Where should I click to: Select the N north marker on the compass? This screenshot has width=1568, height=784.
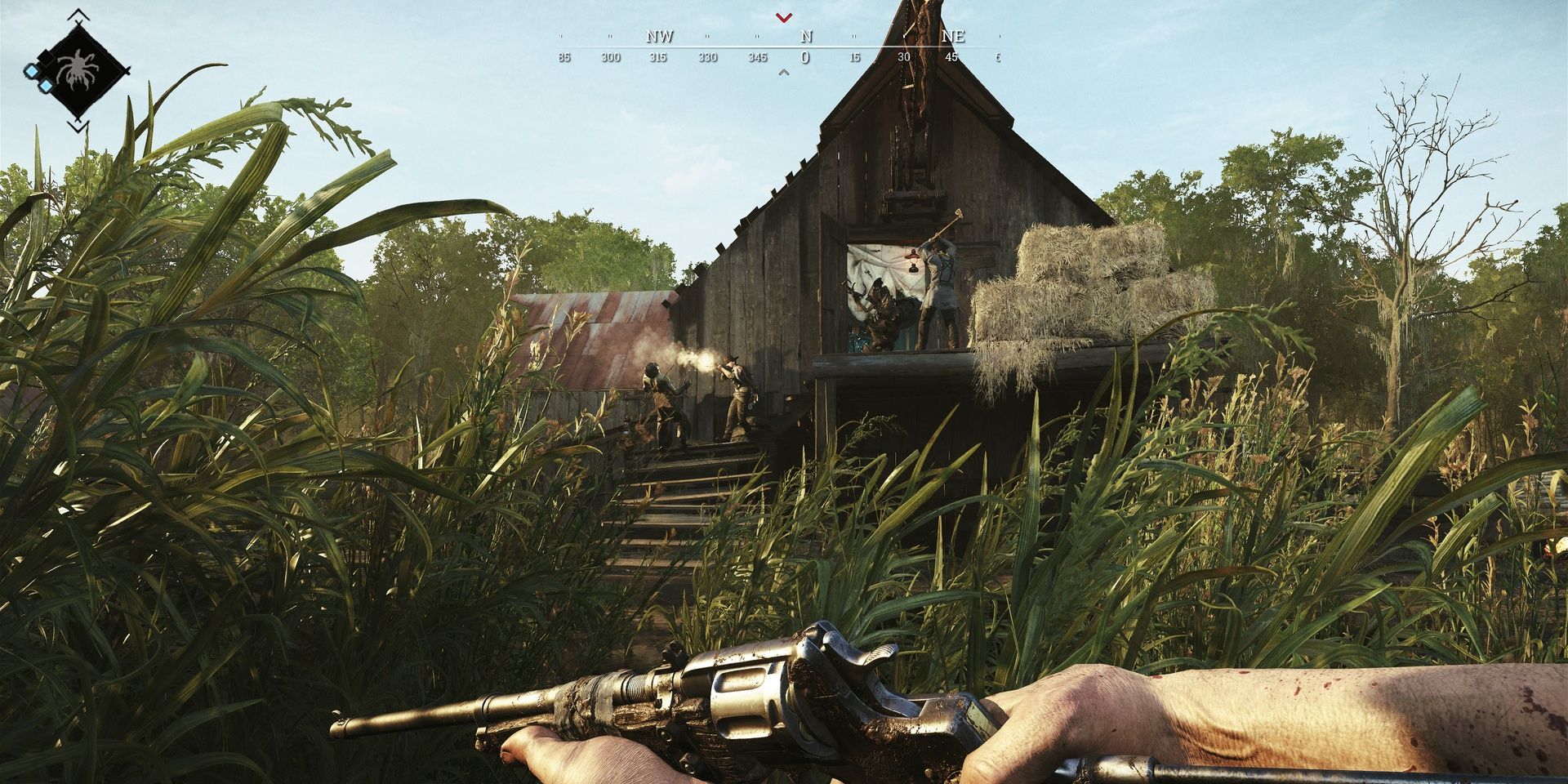(x=806, y=36)
